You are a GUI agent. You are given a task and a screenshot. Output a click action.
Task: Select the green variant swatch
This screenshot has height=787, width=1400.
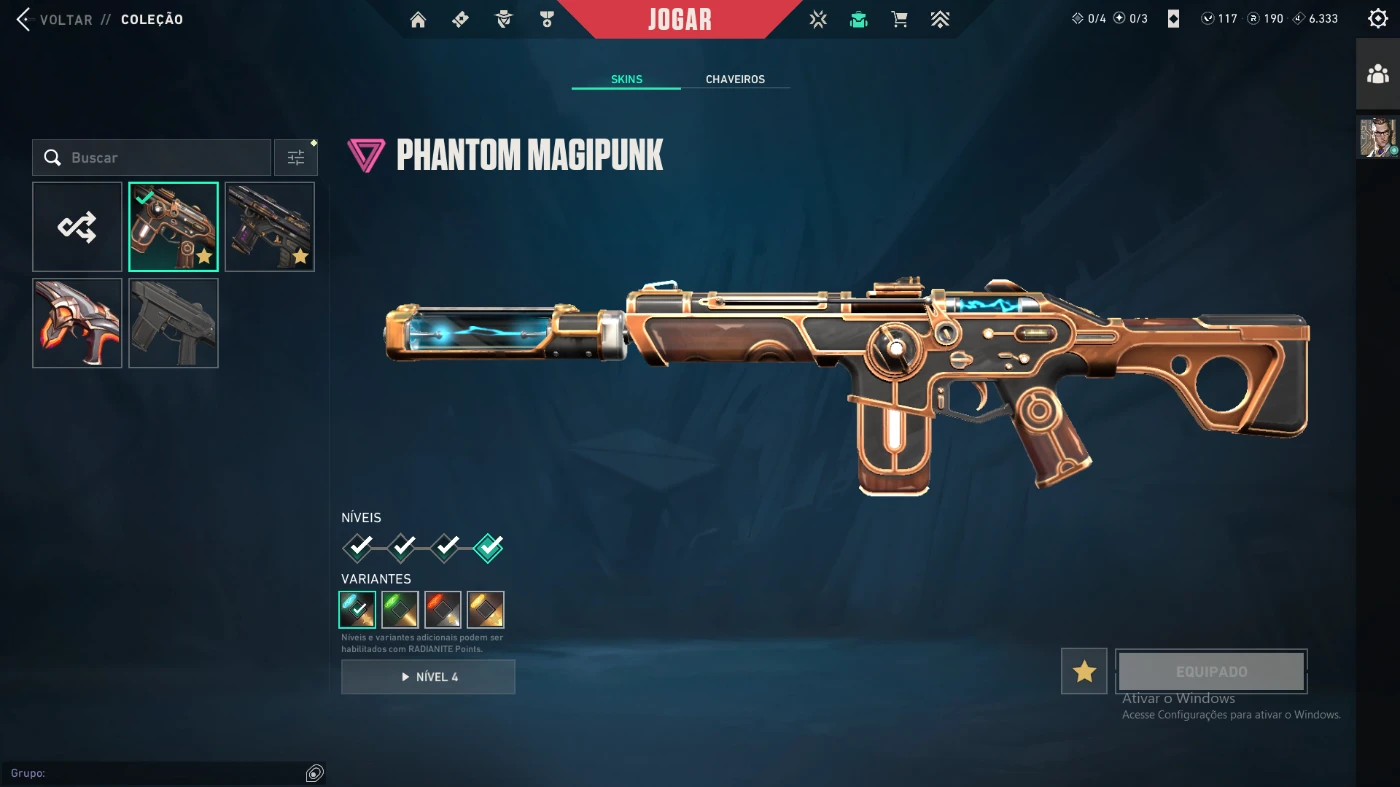pos(400,609)
